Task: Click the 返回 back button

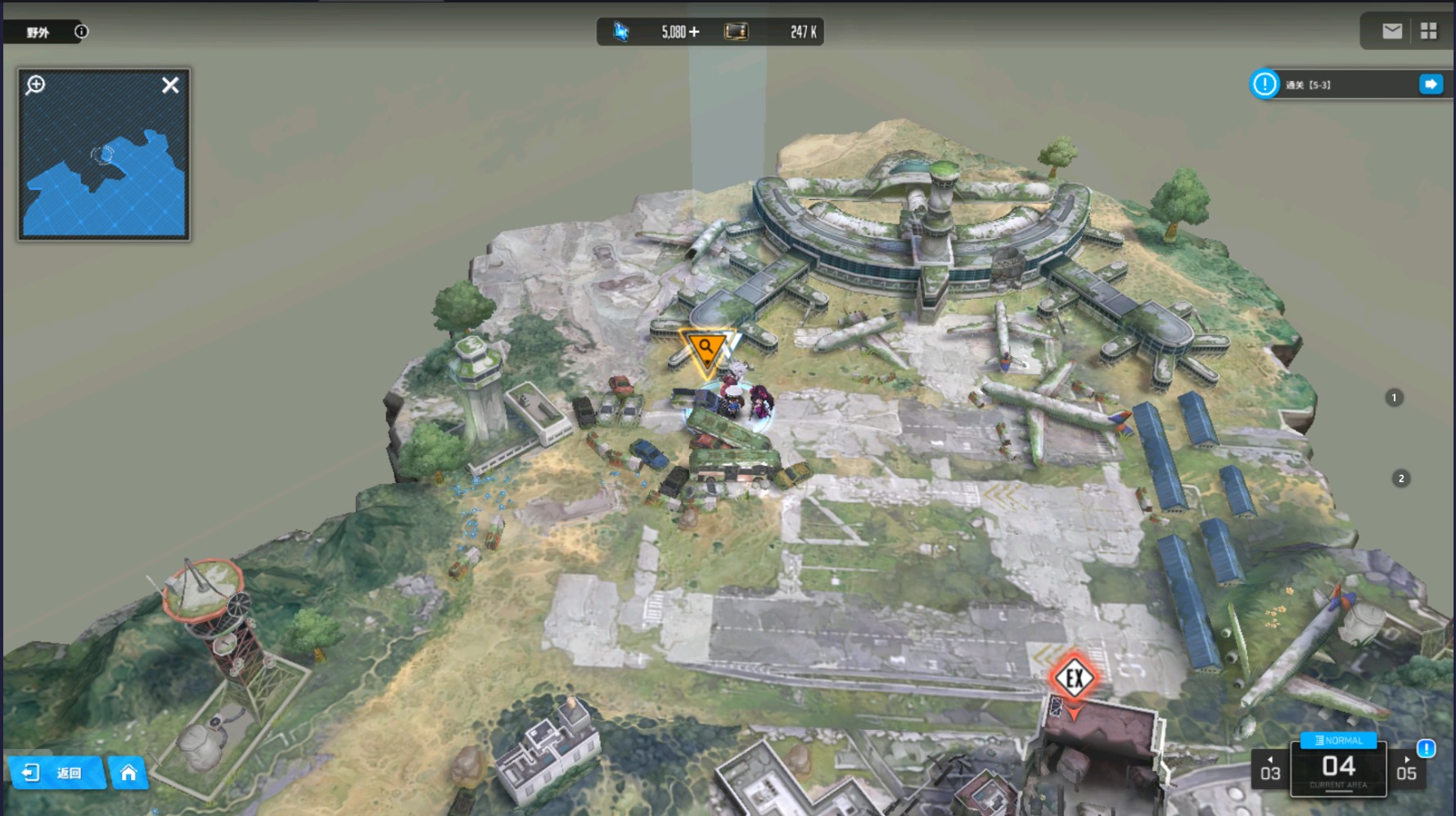Action: [x=56, y=773]
